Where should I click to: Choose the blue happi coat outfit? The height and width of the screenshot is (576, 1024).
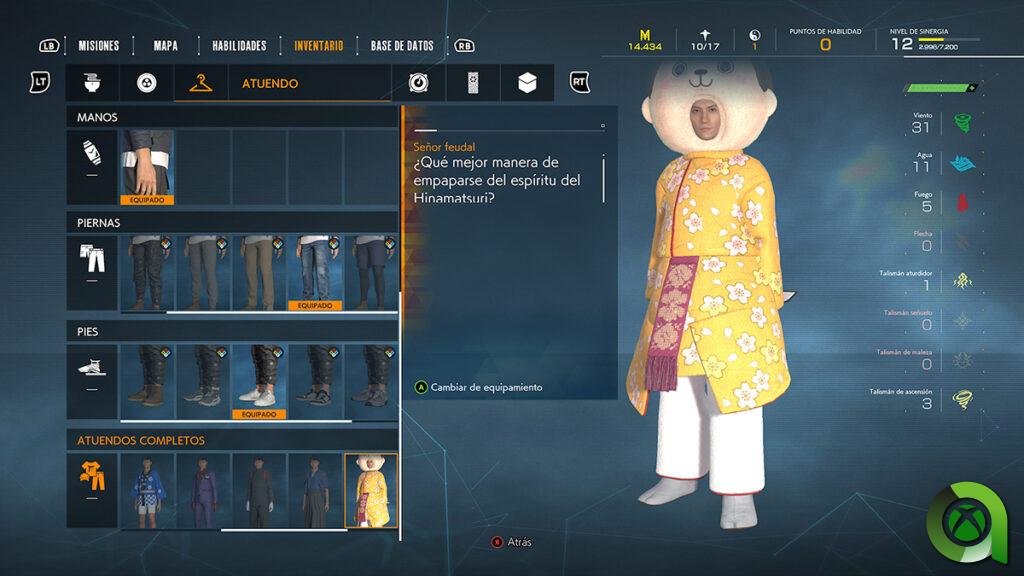pos(147,490)
